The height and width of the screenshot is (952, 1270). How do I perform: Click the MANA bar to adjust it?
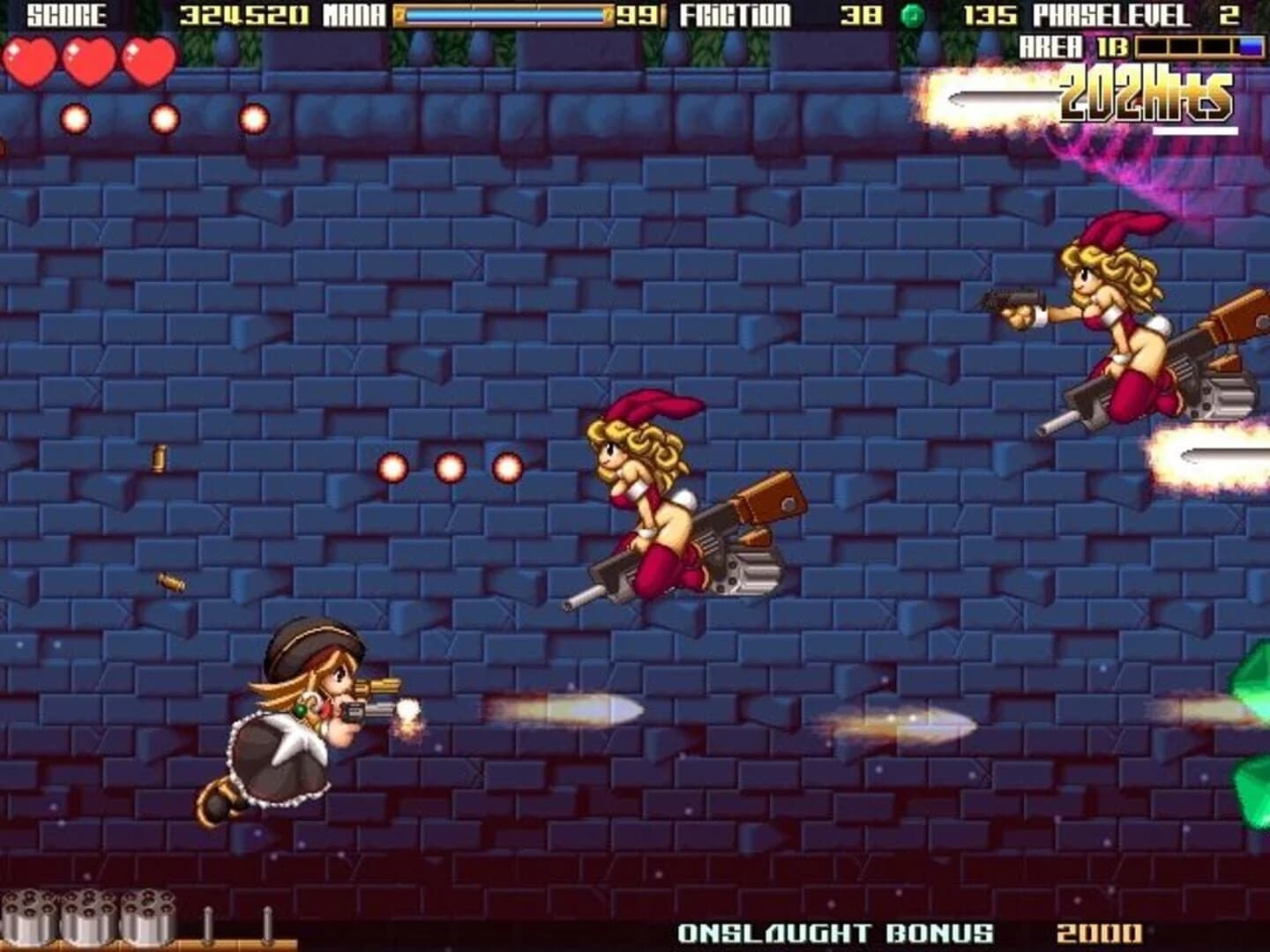pos(503,14)
